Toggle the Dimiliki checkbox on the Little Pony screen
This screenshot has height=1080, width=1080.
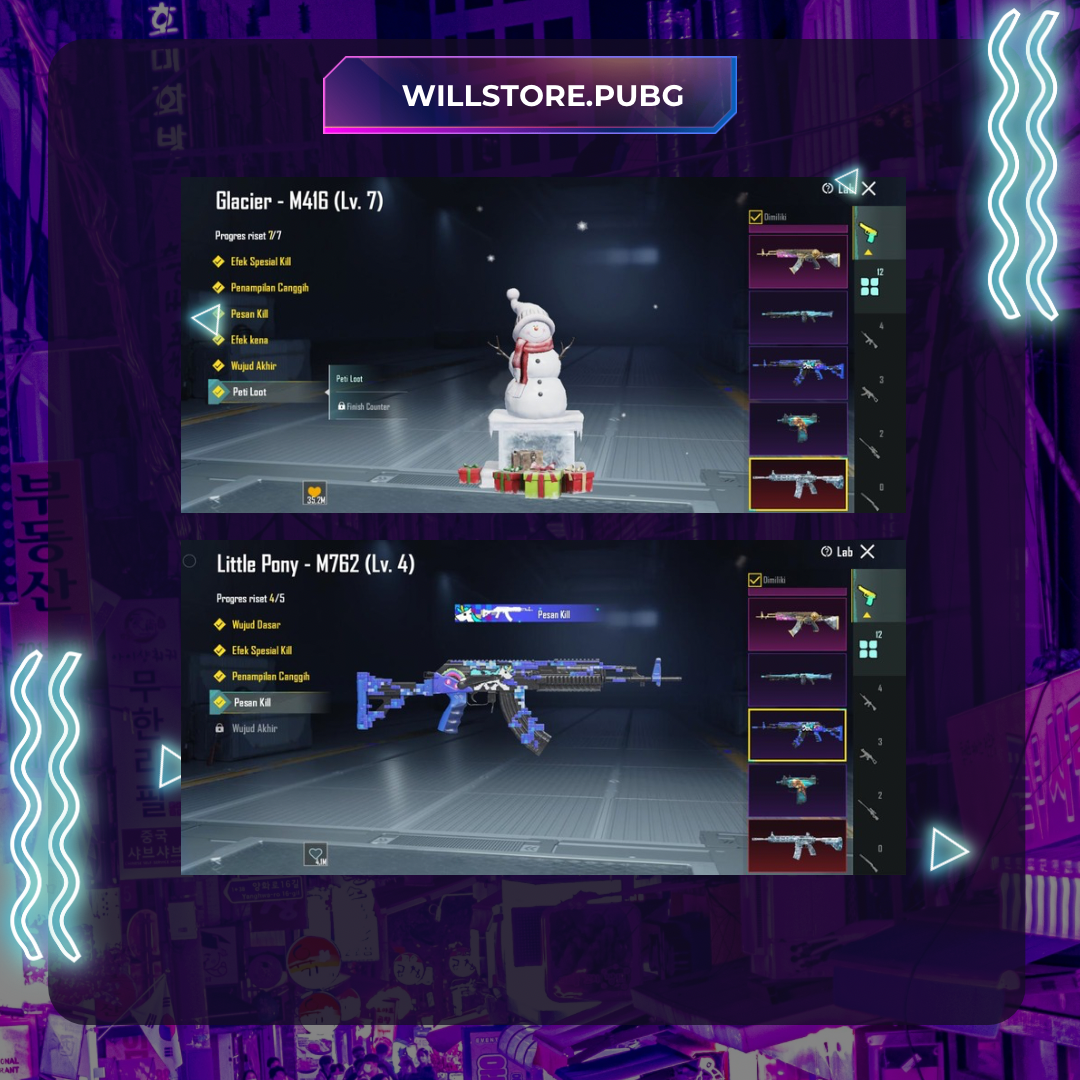click(x=755, y=579)
